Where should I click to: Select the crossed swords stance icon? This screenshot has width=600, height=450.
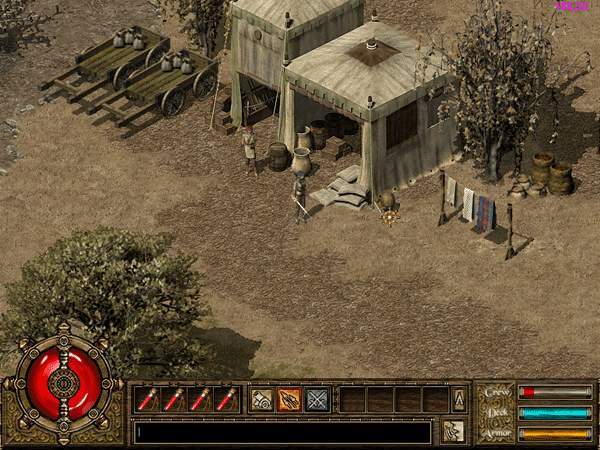click(x=317, y=400)
